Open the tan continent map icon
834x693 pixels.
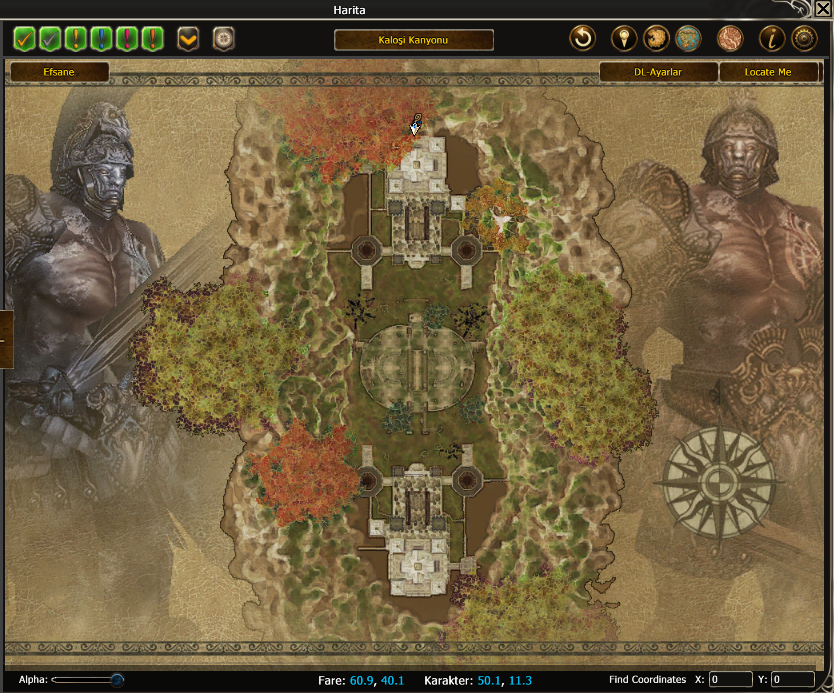click(656, 39)
